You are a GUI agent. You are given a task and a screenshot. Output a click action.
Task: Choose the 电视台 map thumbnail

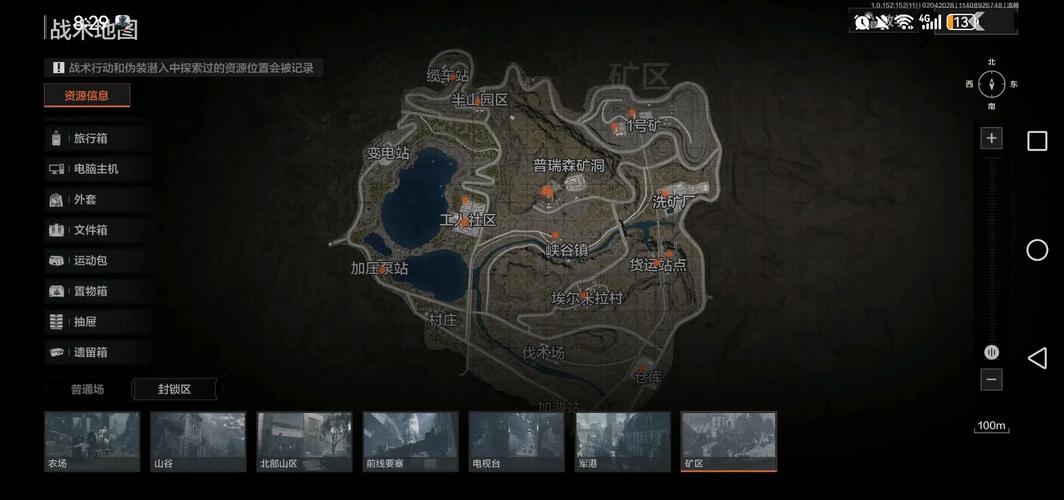pos(516,441)
